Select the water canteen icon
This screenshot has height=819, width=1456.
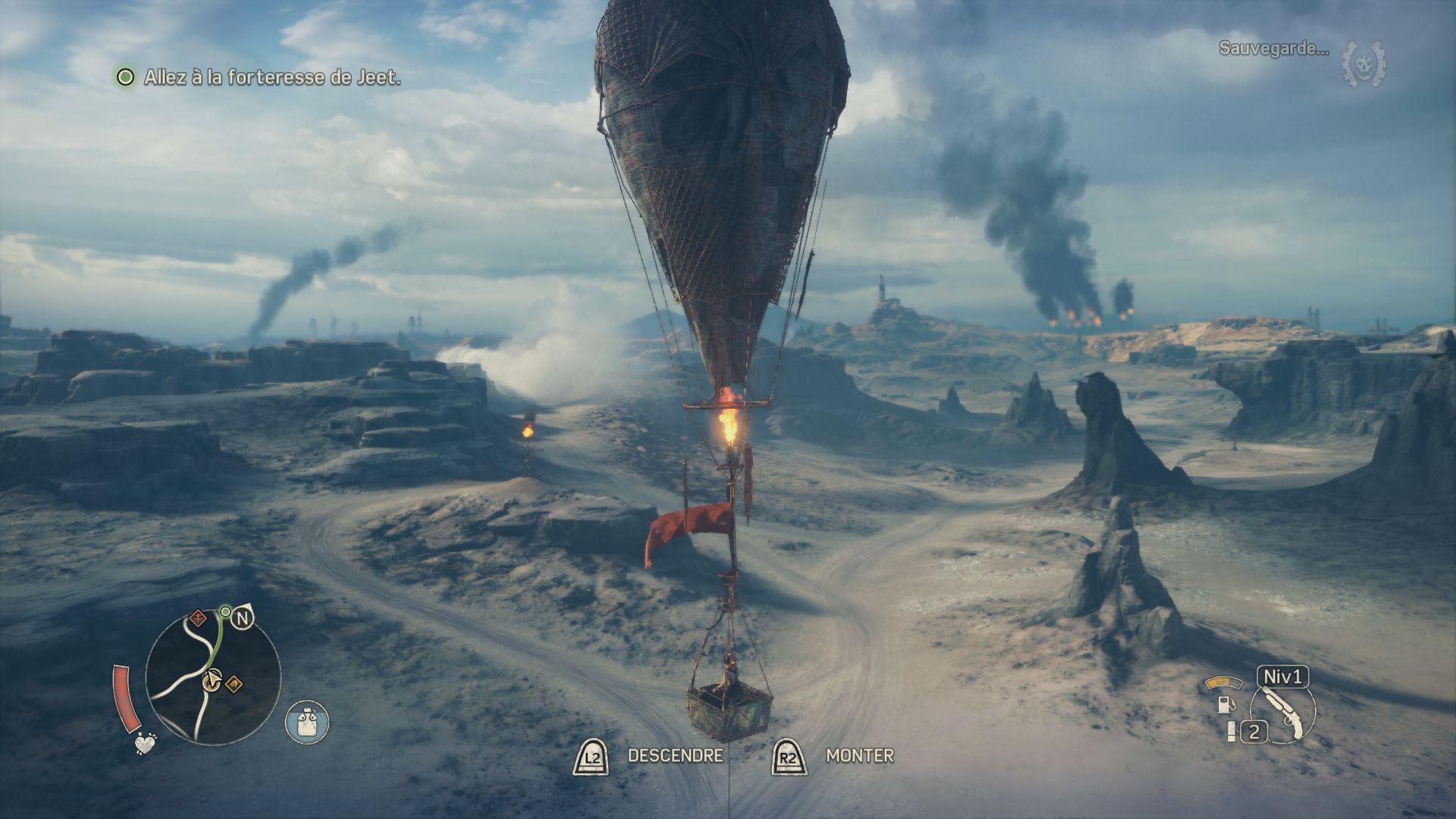coord(307,721)
